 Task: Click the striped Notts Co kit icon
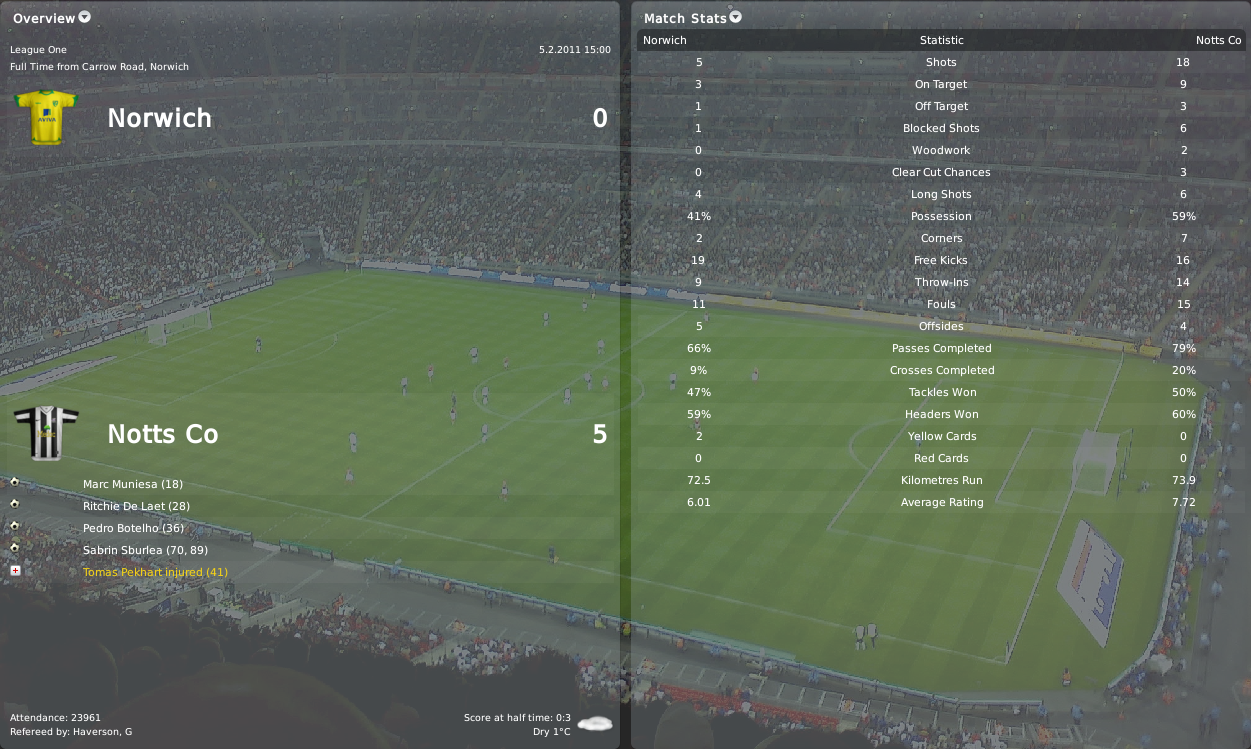46,434
